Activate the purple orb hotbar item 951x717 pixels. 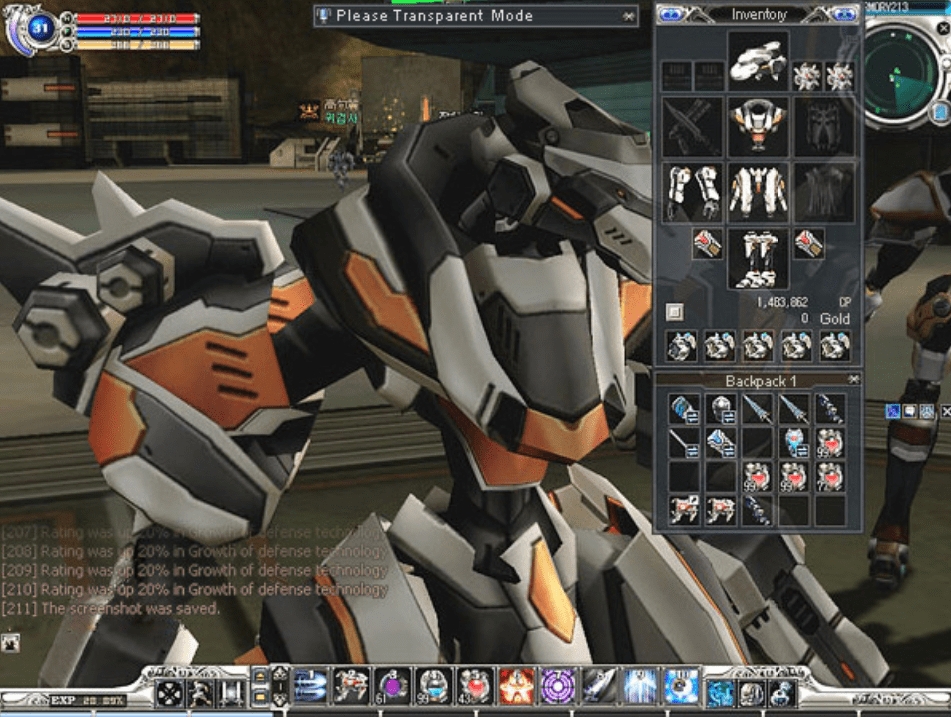[391, 686]
